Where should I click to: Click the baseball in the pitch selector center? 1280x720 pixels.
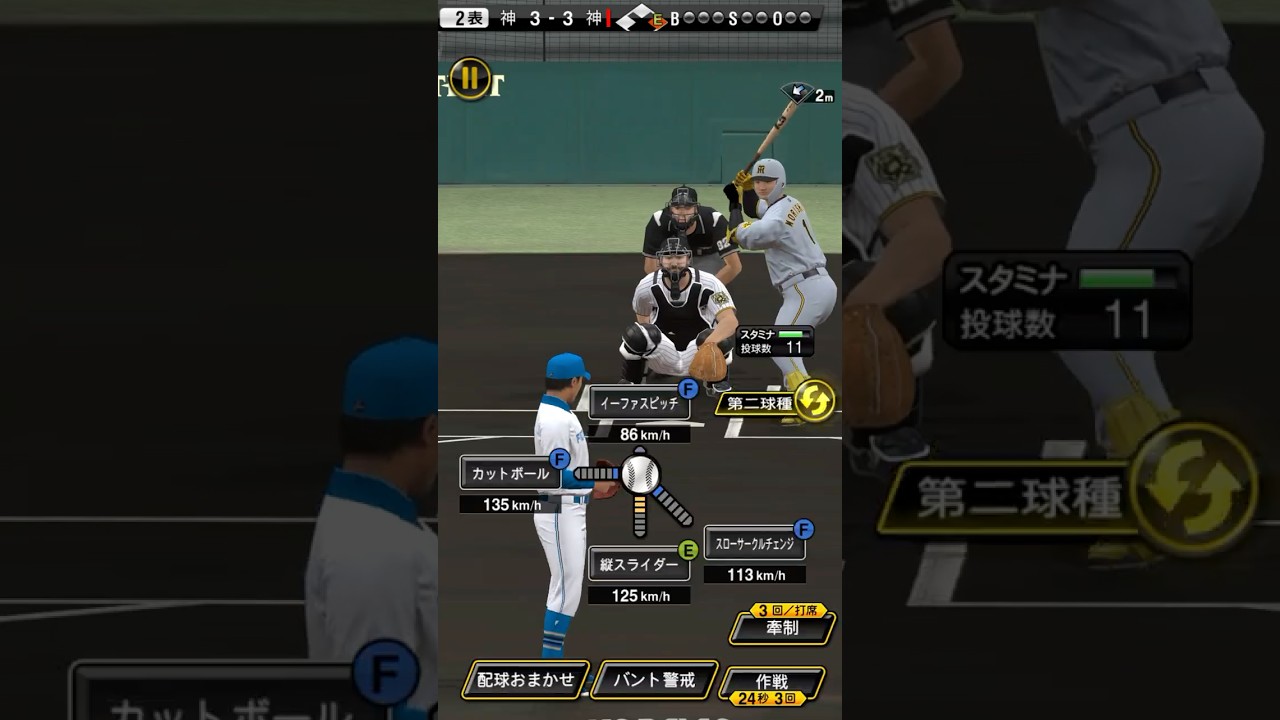click(640, 474)
